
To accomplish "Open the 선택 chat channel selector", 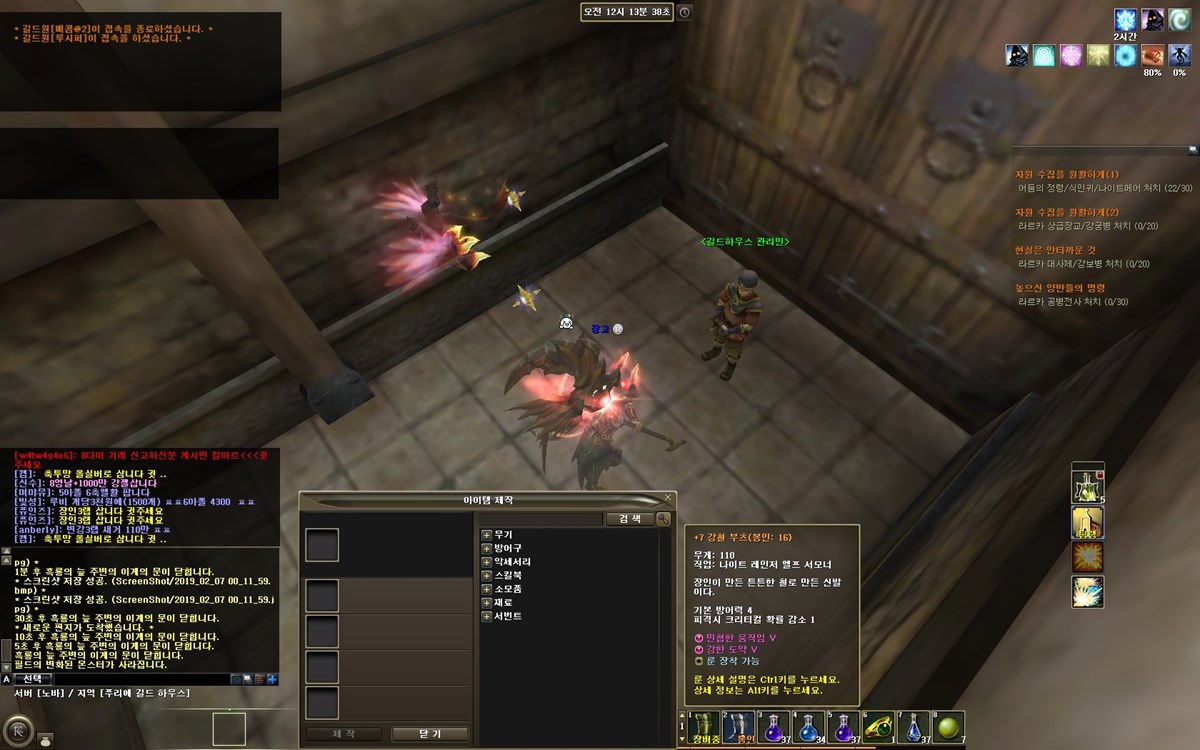I will [31, 679].
